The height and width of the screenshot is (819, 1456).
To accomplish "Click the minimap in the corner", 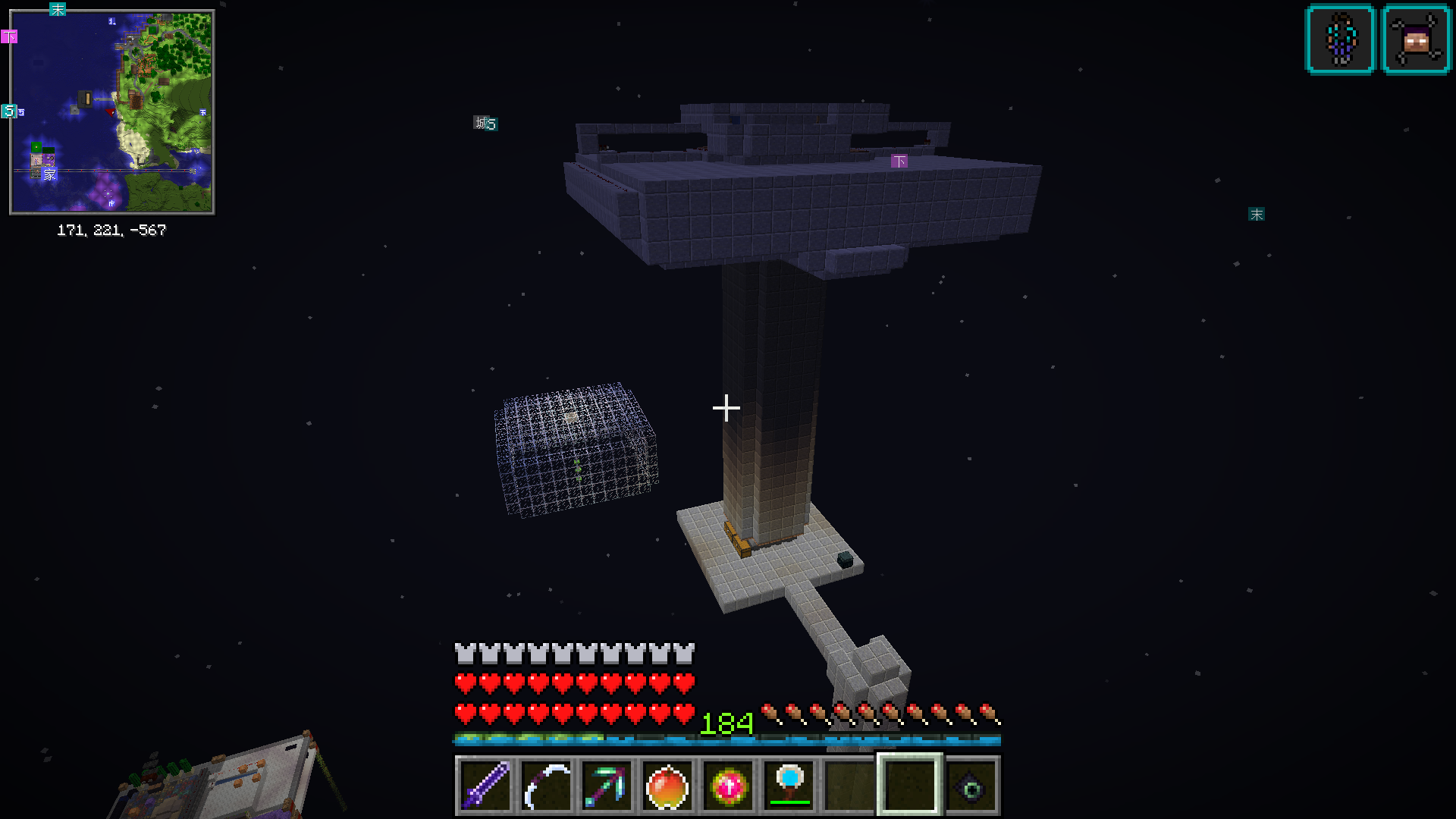I will pyautogui.click(x=112, y=112).
